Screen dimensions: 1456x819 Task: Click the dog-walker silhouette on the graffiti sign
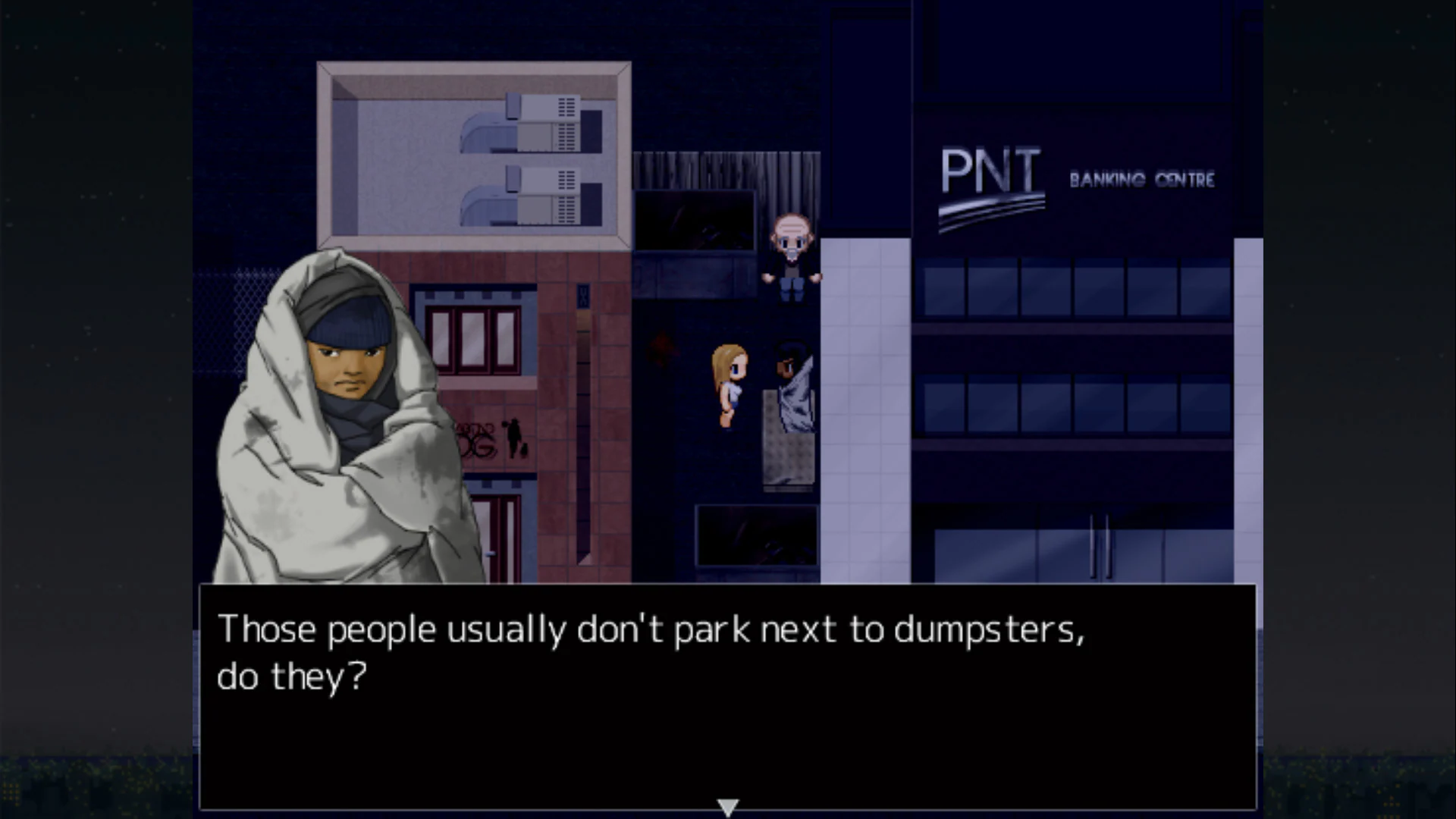(514, 436)
